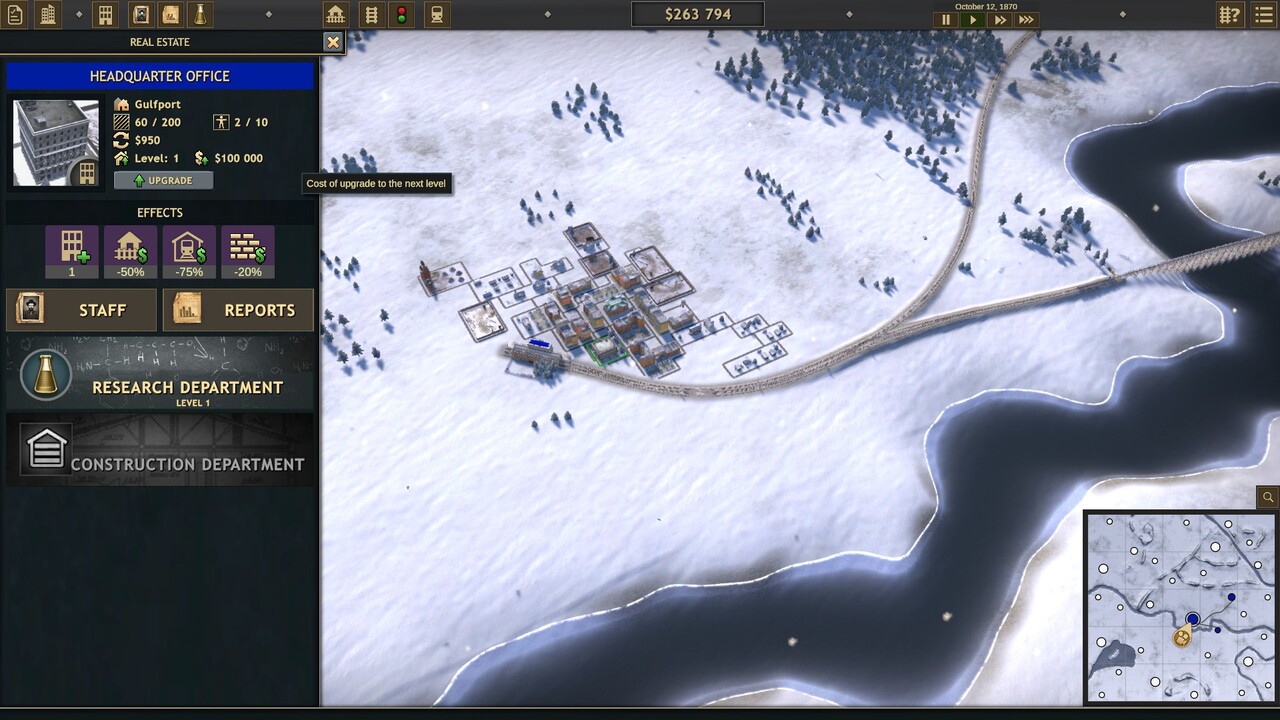Select the traffic signal tool
Screen dimensions: 1280x720
pyautogui.click(x=403, y=15)
